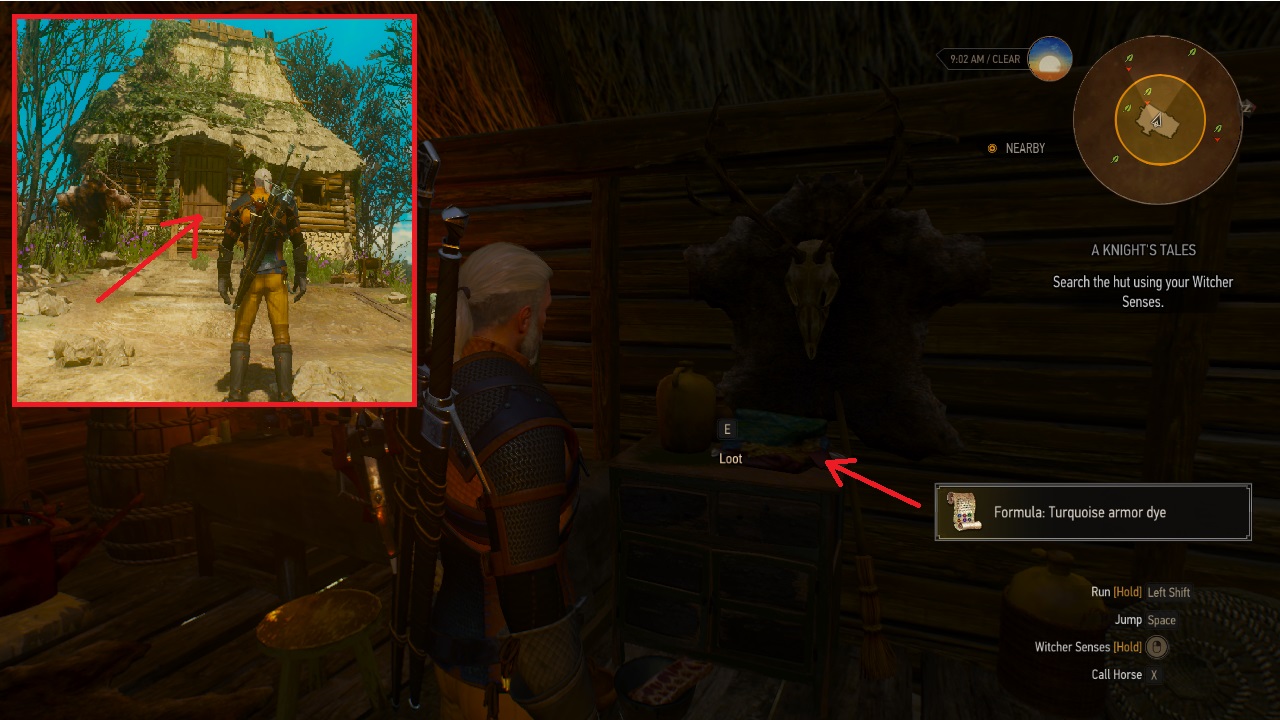The height and width of the screenshot is (720, 1280).
Task: Click the hut screenshot inset with red arrow
Action: coord(214,207)
